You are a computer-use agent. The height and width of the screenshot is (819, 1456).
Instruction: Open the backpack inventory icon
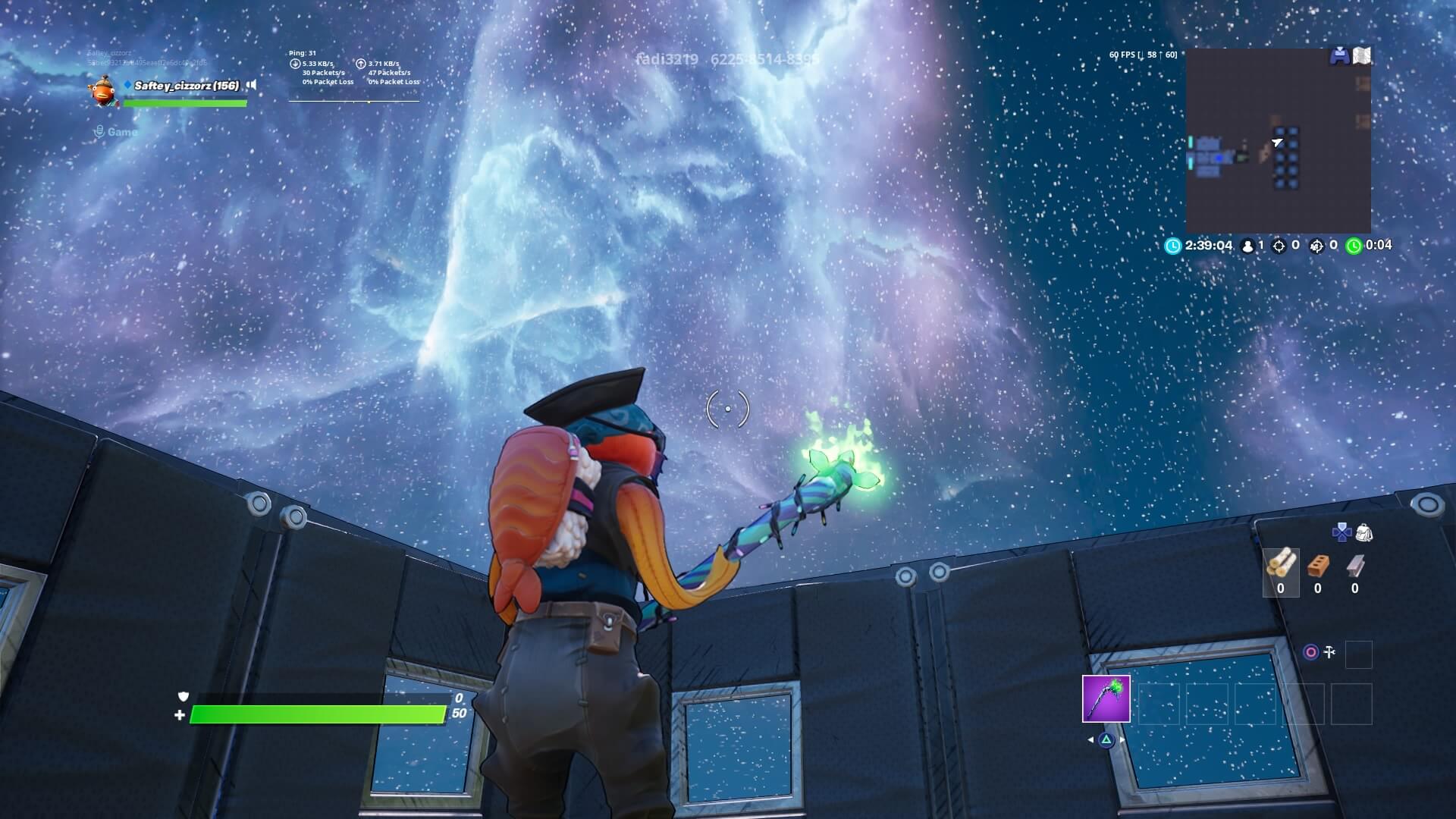pyautogui.click(x=1365, y=532)
